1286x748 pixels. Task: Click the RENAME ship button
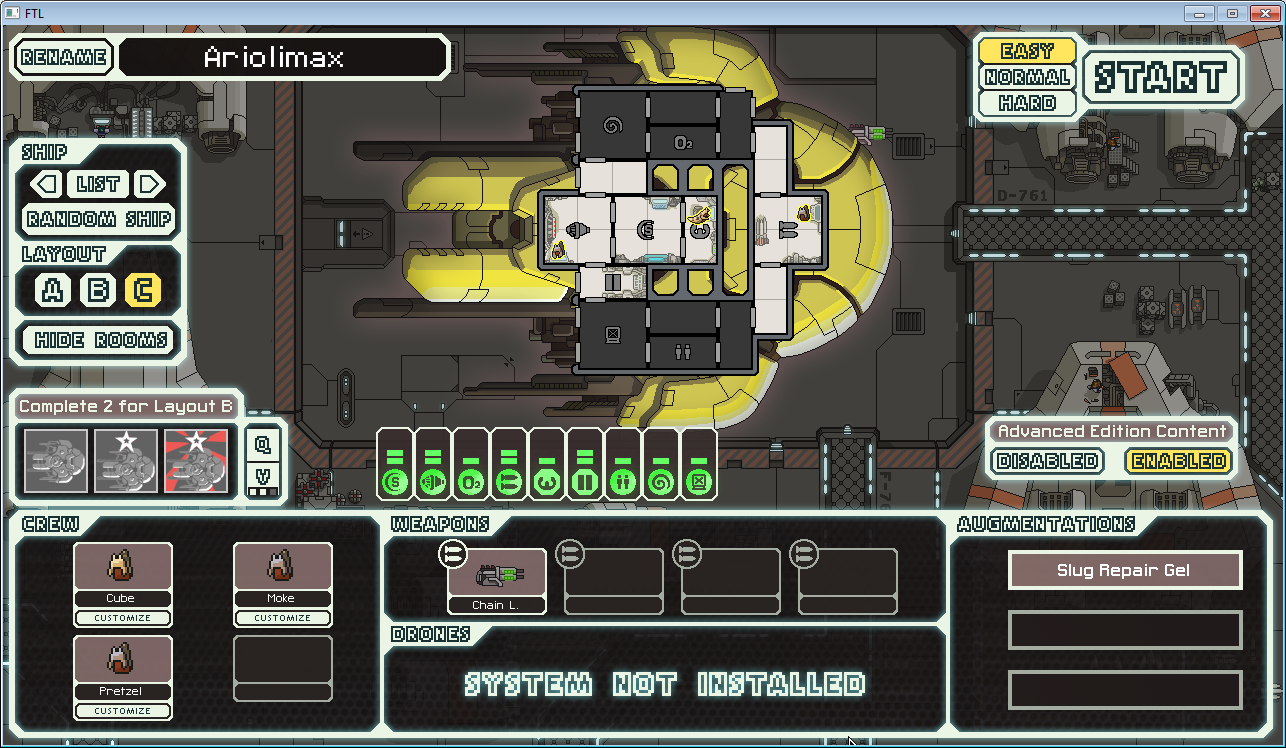pos(63,57)
